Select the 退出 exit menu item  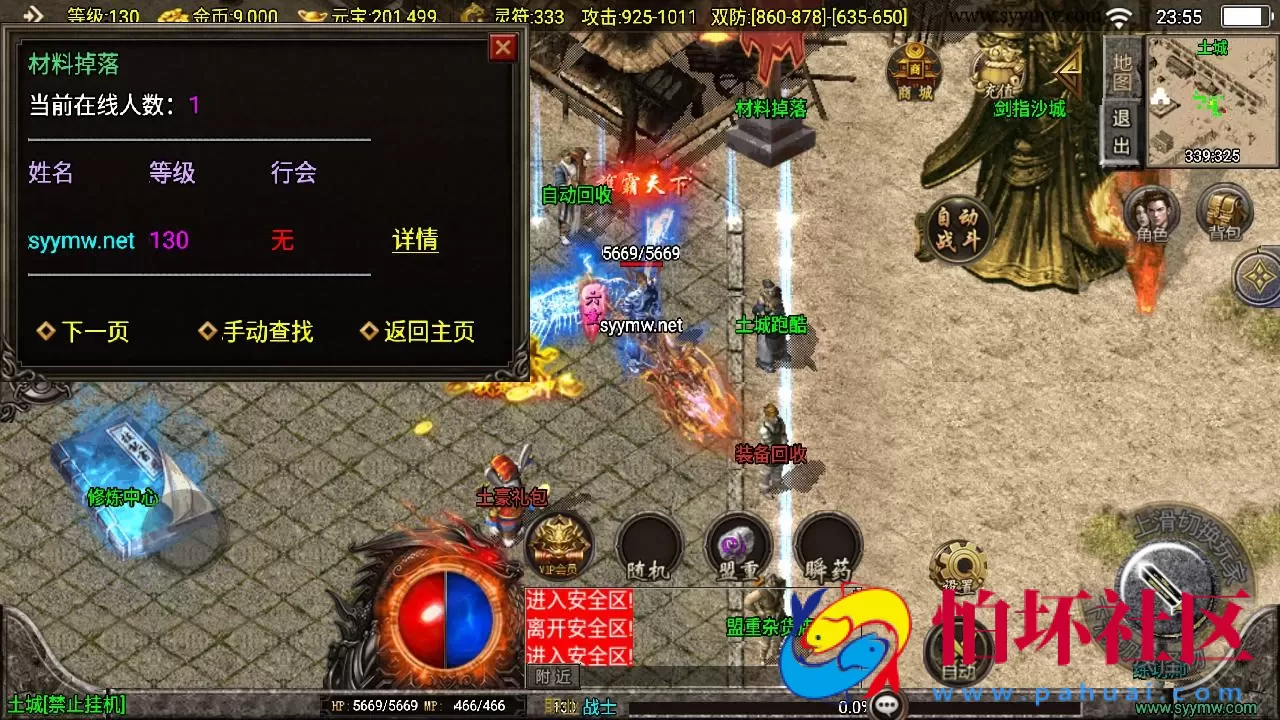(x=1120, y=130)
